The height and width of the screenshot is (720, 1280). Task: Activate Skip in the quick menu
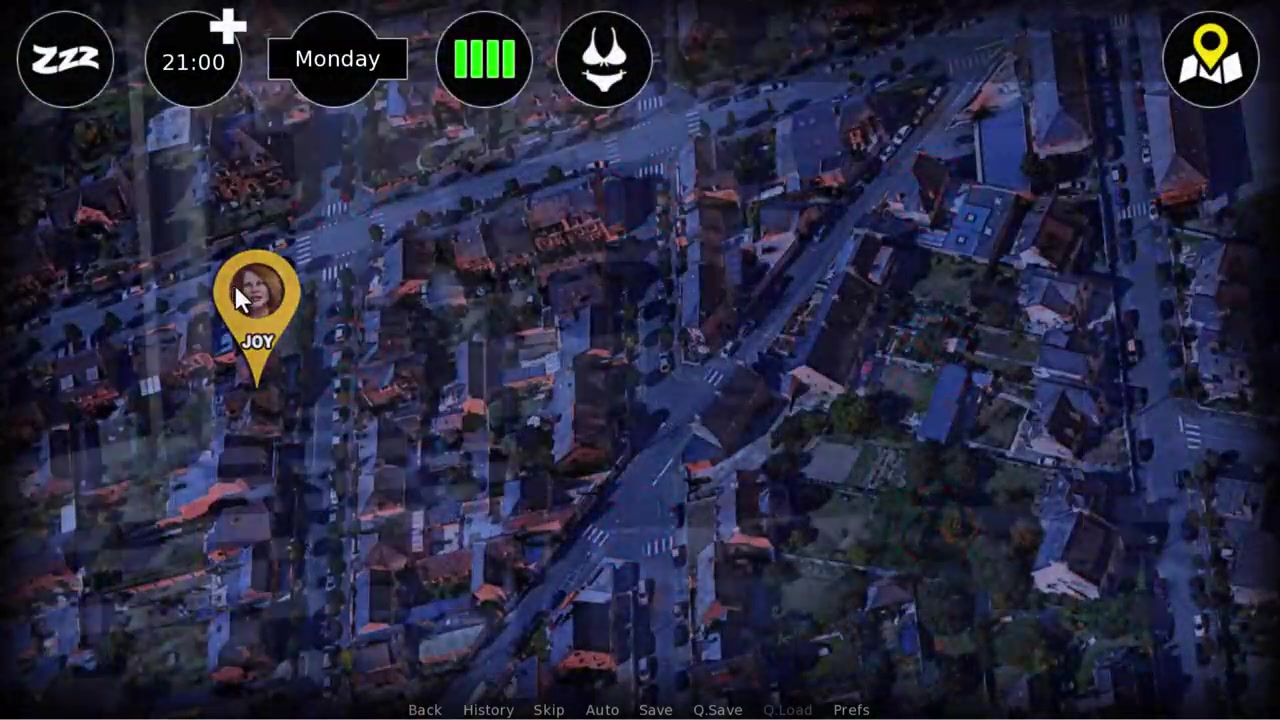[x=548, y=710]
